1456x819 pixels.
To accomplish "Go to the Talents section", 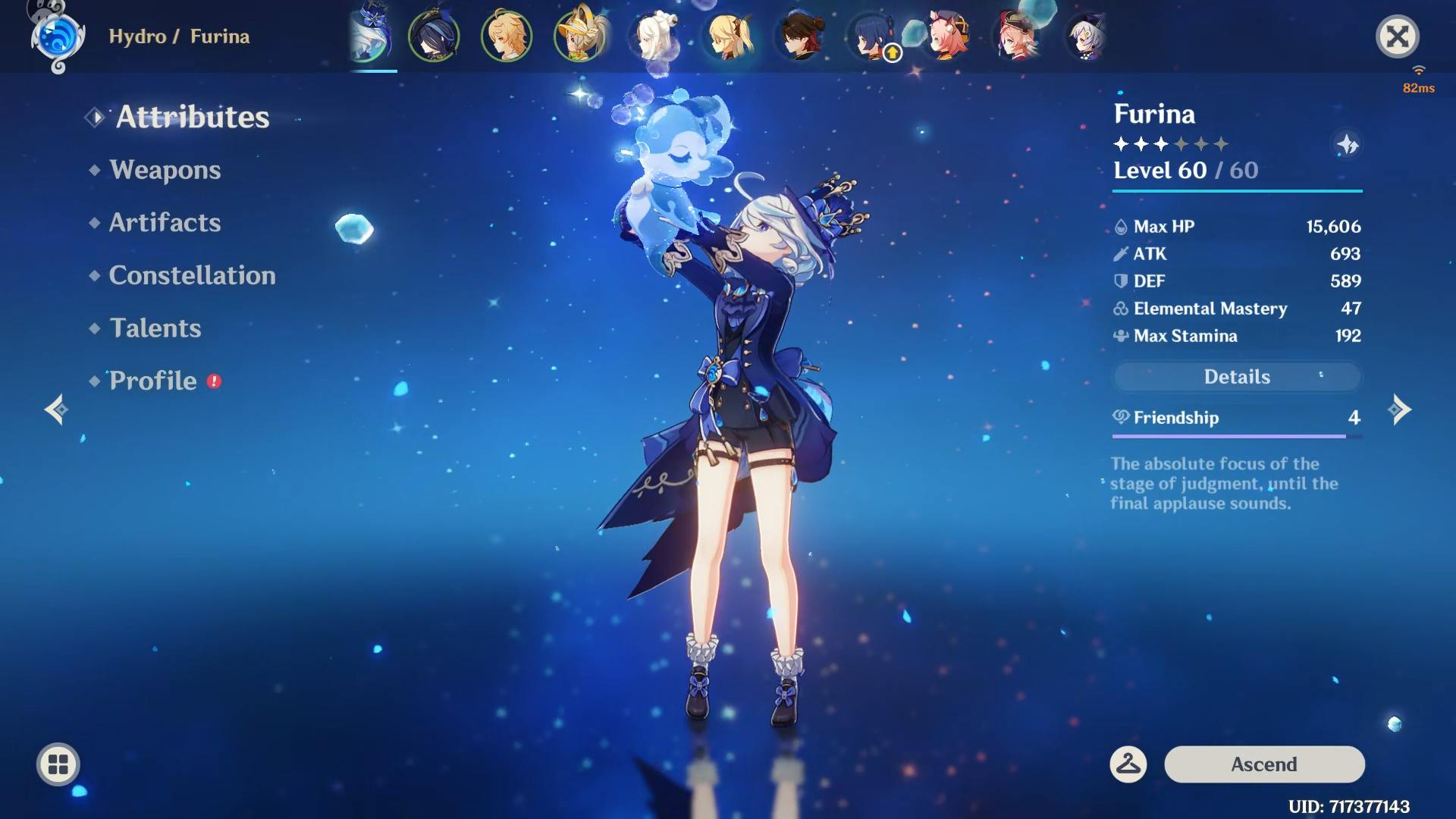I will click(x=155, y=328).
